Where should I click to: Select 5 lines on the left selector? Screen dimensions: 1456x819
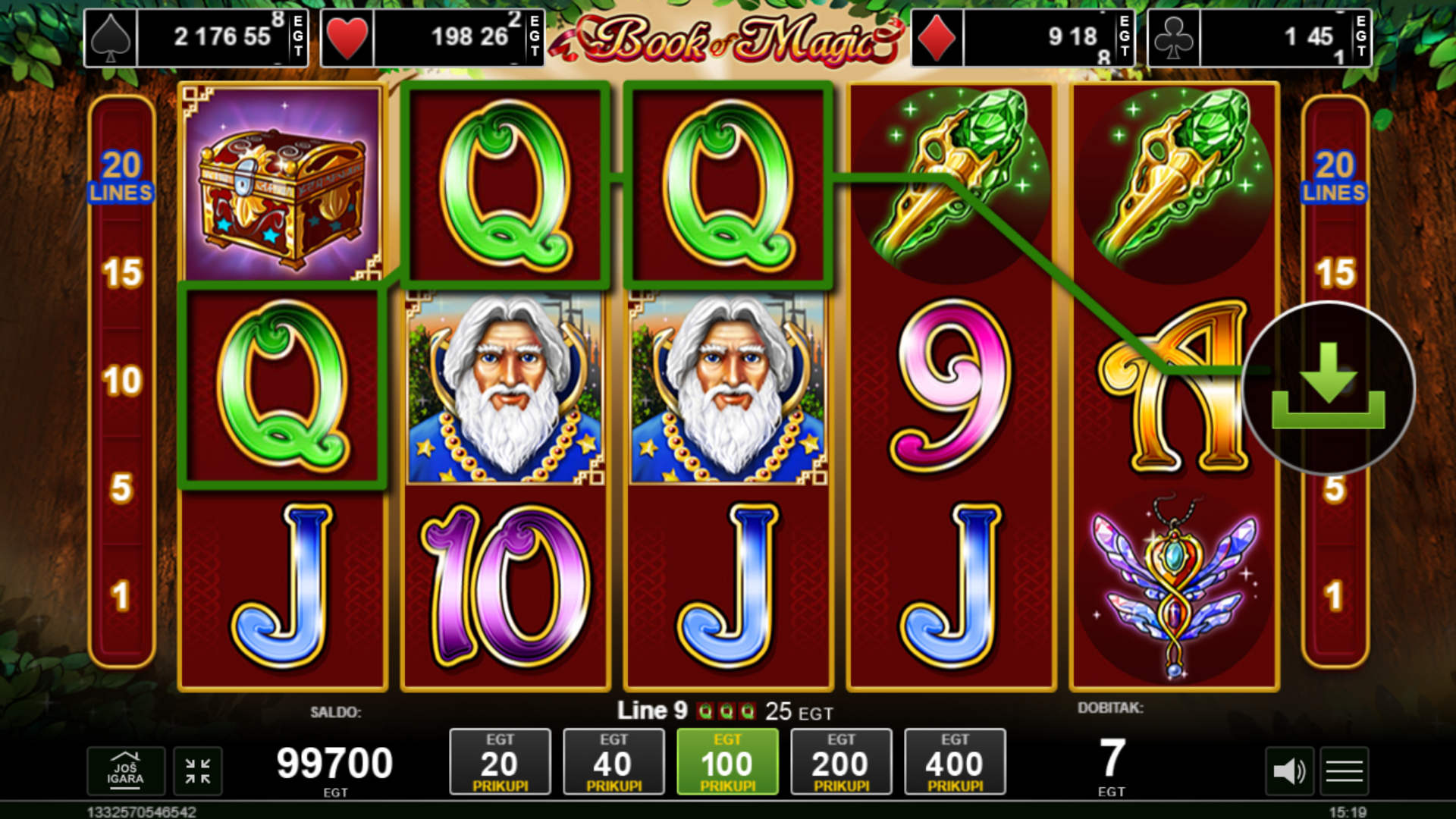click(x=122, y=488)
